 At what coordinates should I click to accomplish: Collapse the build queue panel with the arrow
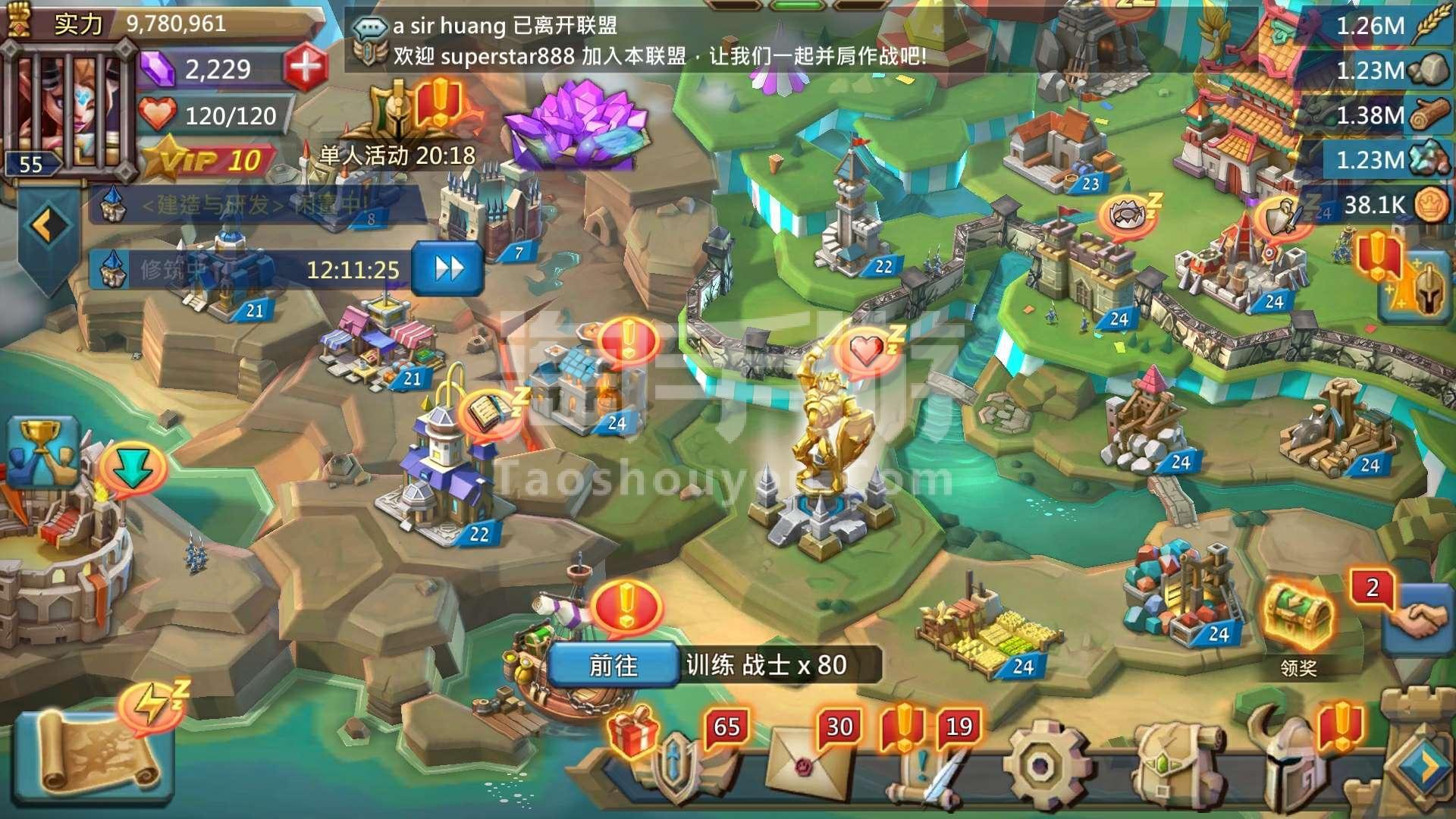tap(49, 225)
